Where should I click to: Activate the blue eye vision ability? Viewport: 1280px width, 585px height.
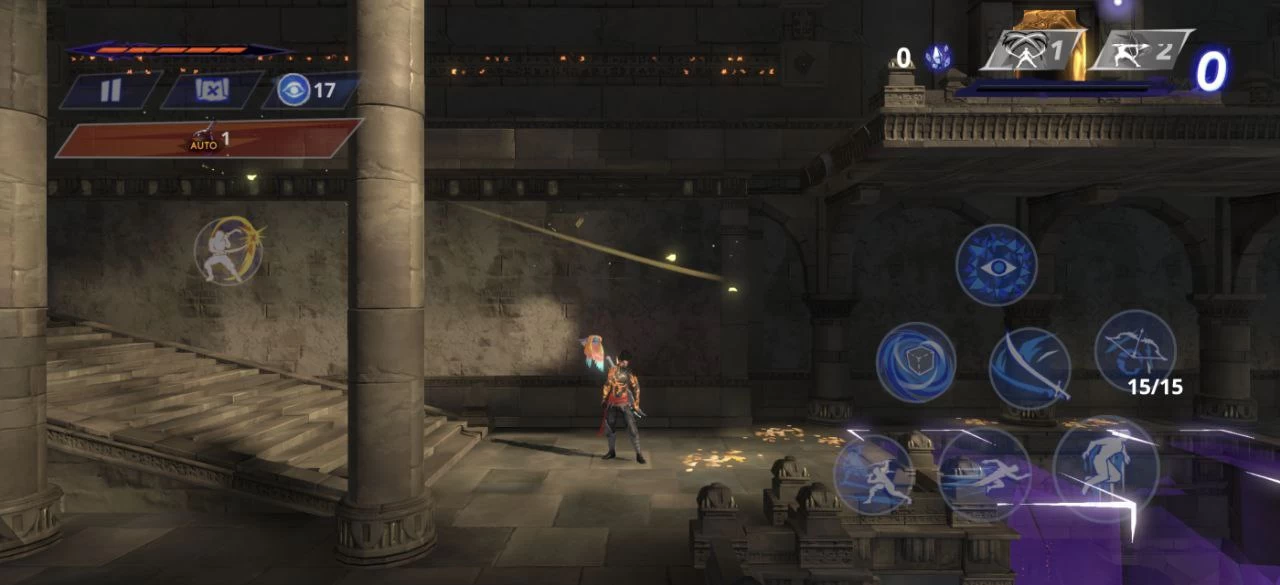996,265
